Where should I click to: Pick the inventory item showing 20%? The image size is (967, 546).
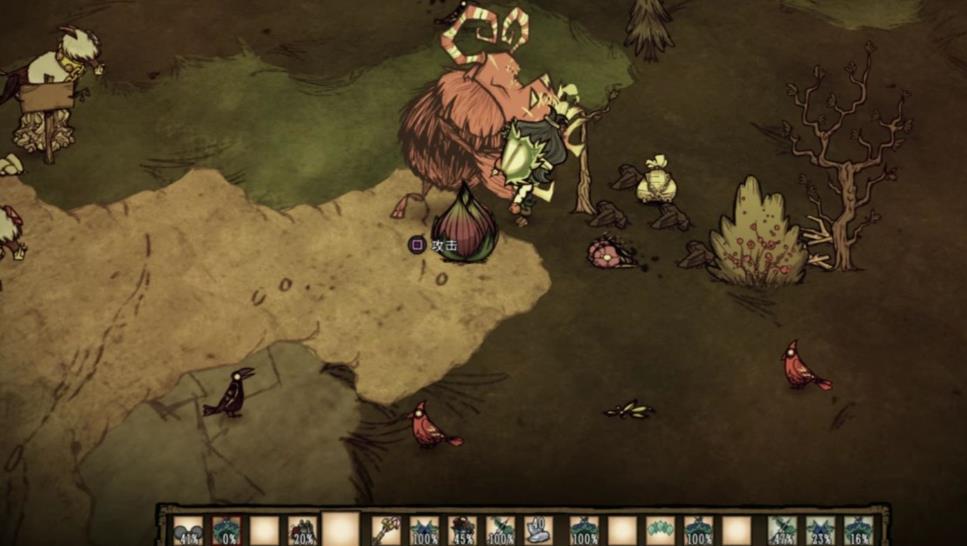pos(302,531)
